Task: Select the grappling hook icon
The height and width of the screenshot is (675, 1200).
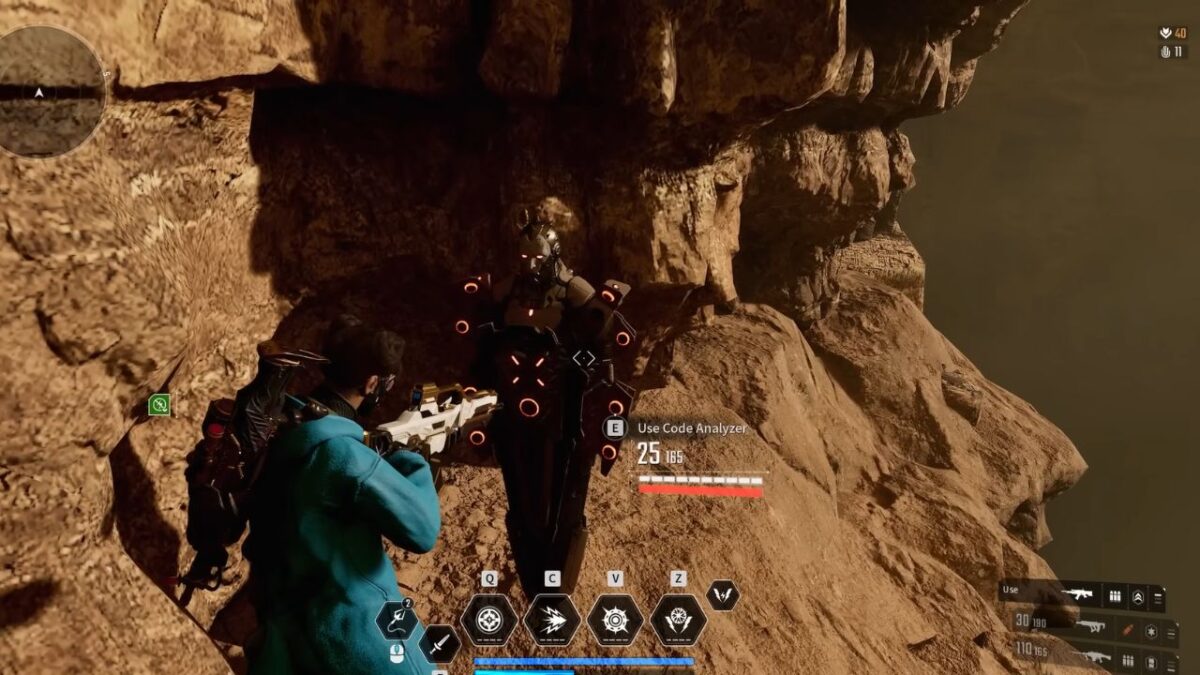Action: point(396,621)
